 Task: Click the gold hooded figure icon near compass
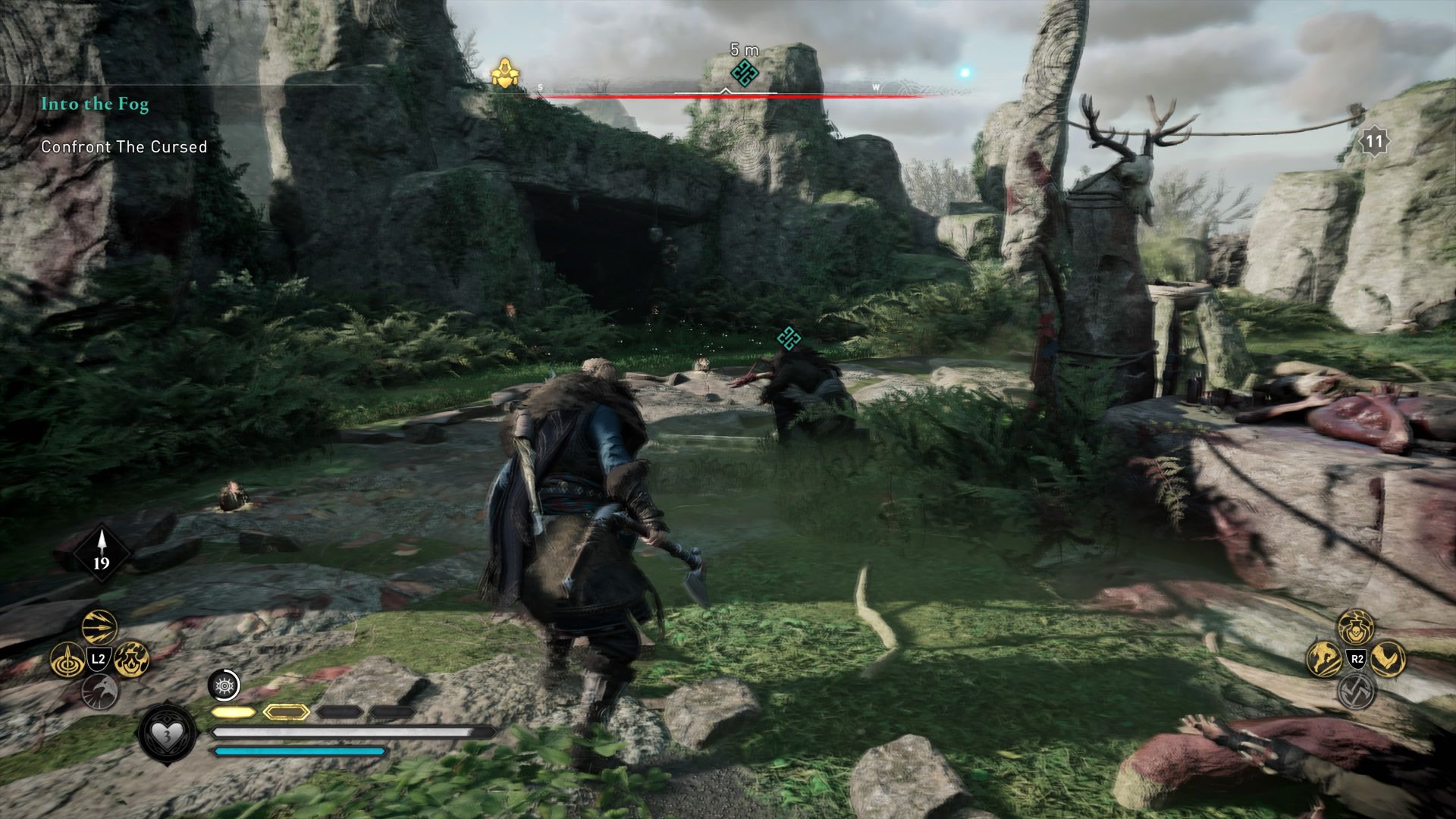[x=504, y=74]
